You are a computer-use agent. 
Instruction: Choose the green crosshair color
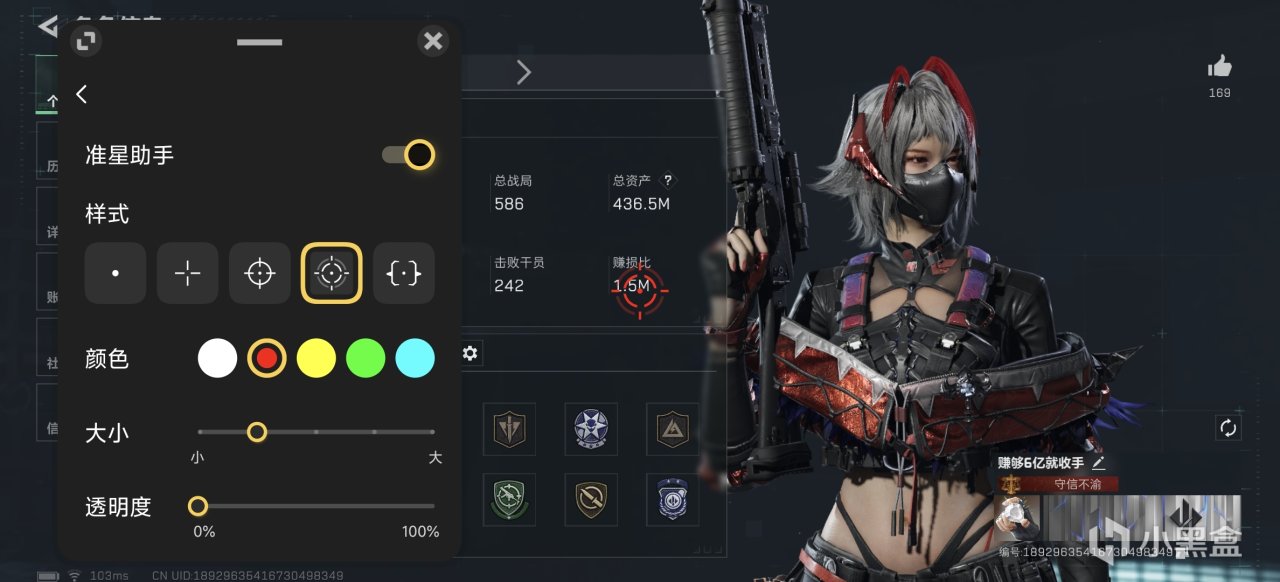tap(365, 358)
